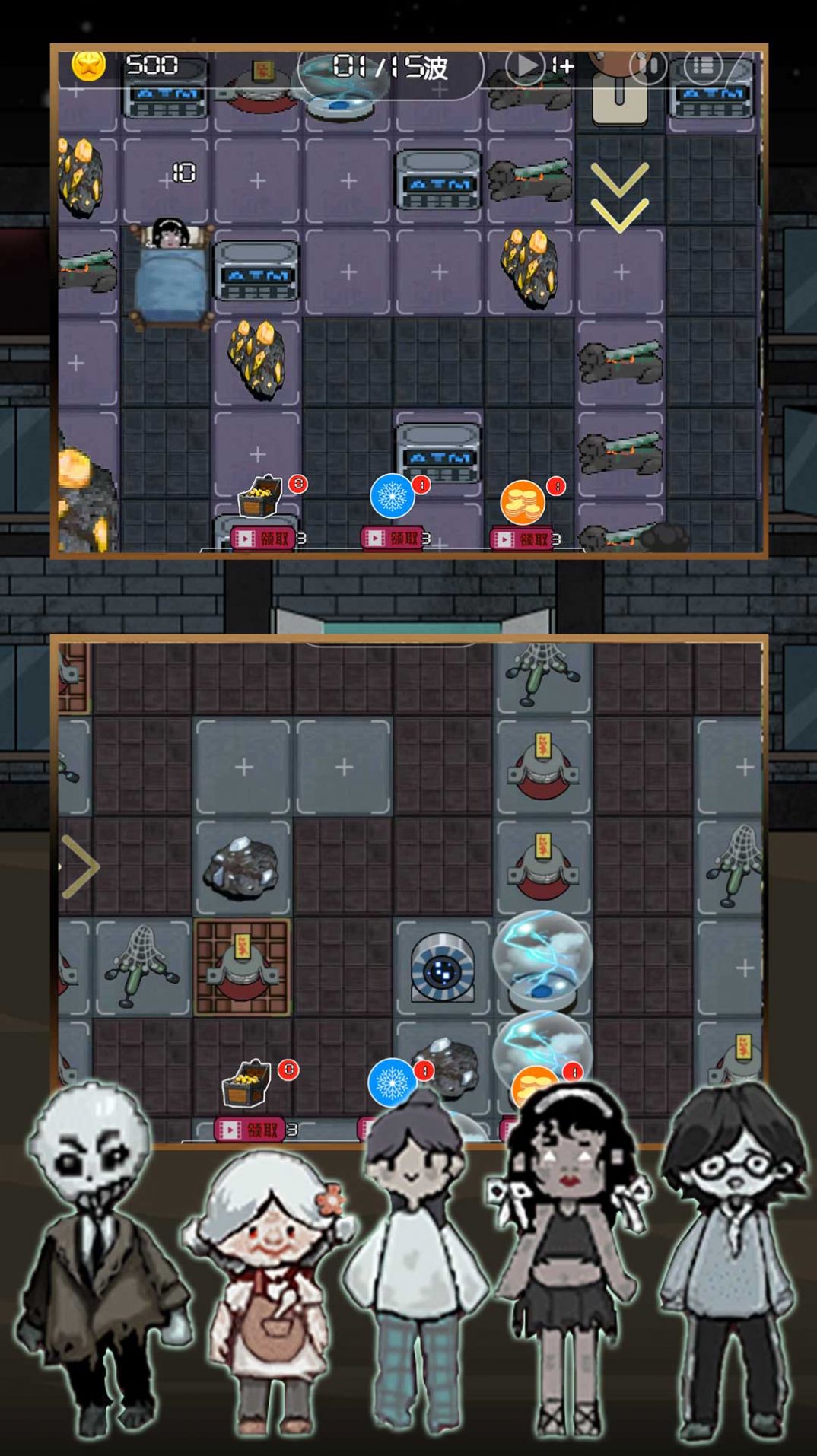Select the treasure chest reward in the brick room
This screenshot has height=1456, width=817.
246,1083
